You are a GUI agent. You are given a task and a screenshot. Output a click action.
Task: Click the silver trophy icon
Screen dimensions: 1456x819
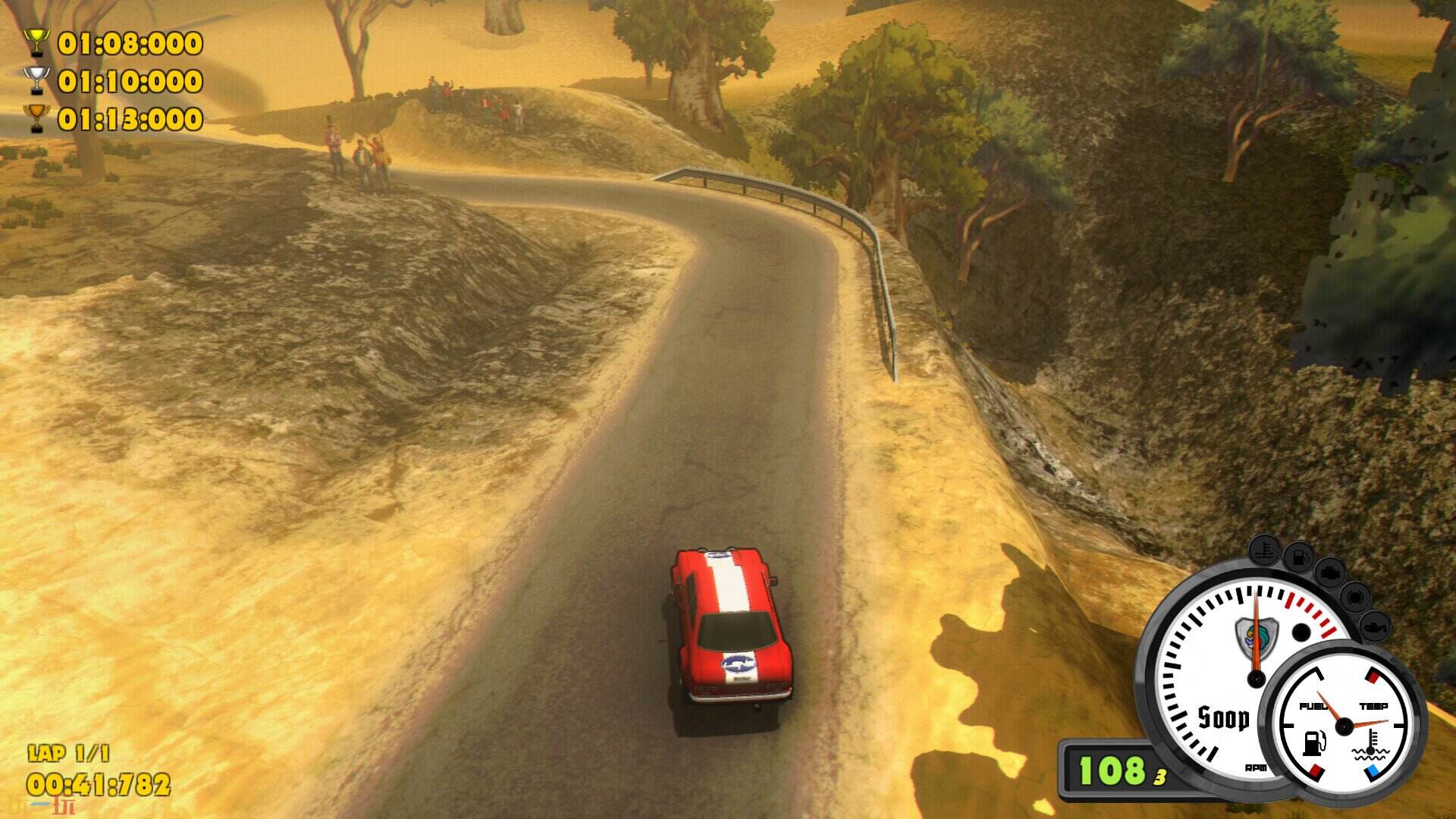click(38, 80)
